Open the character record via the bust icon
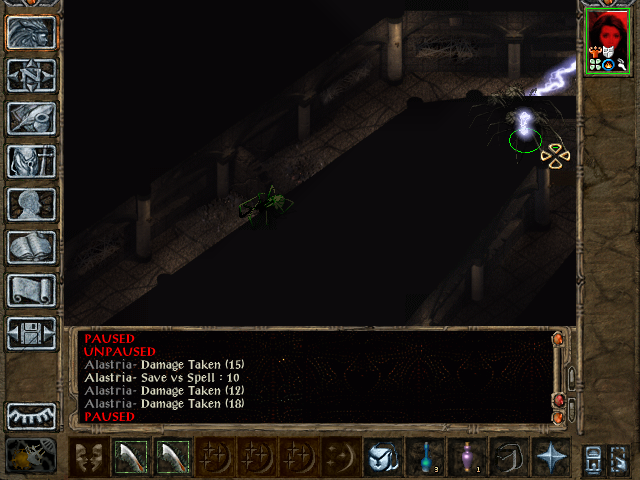 (x=31, y=203)
